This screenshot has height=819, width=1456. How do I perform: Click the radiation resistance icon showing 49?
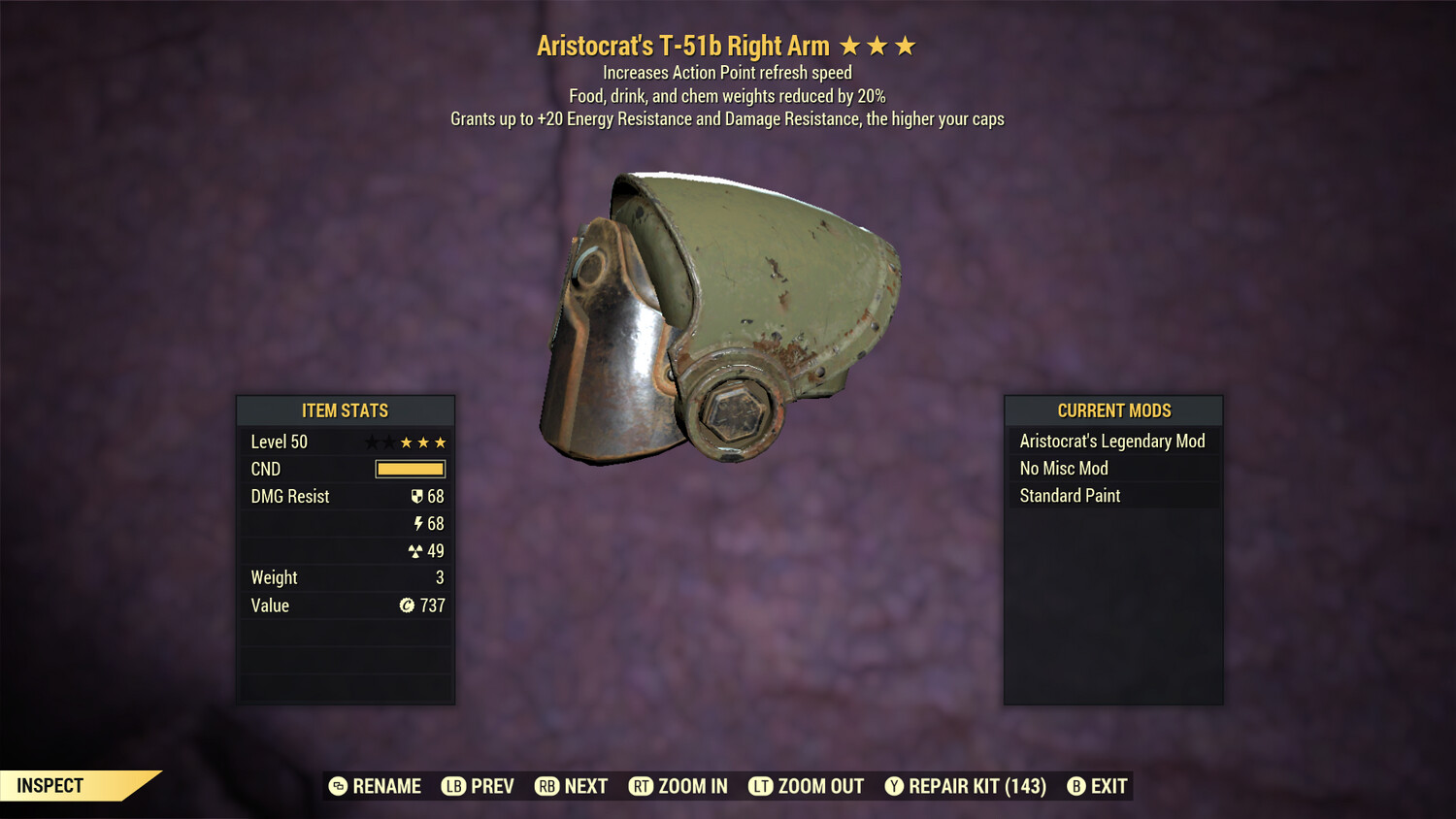tap(416, 550)
